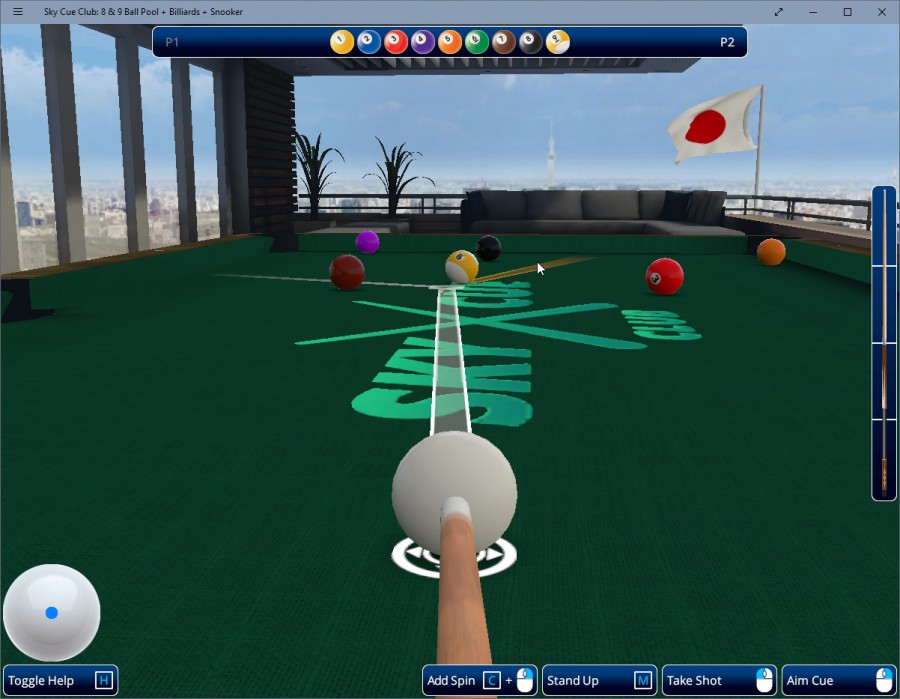Open the hamburger menu in title bar
The width and height of the screenshot is (900, 699).
(x=17, y=12)
